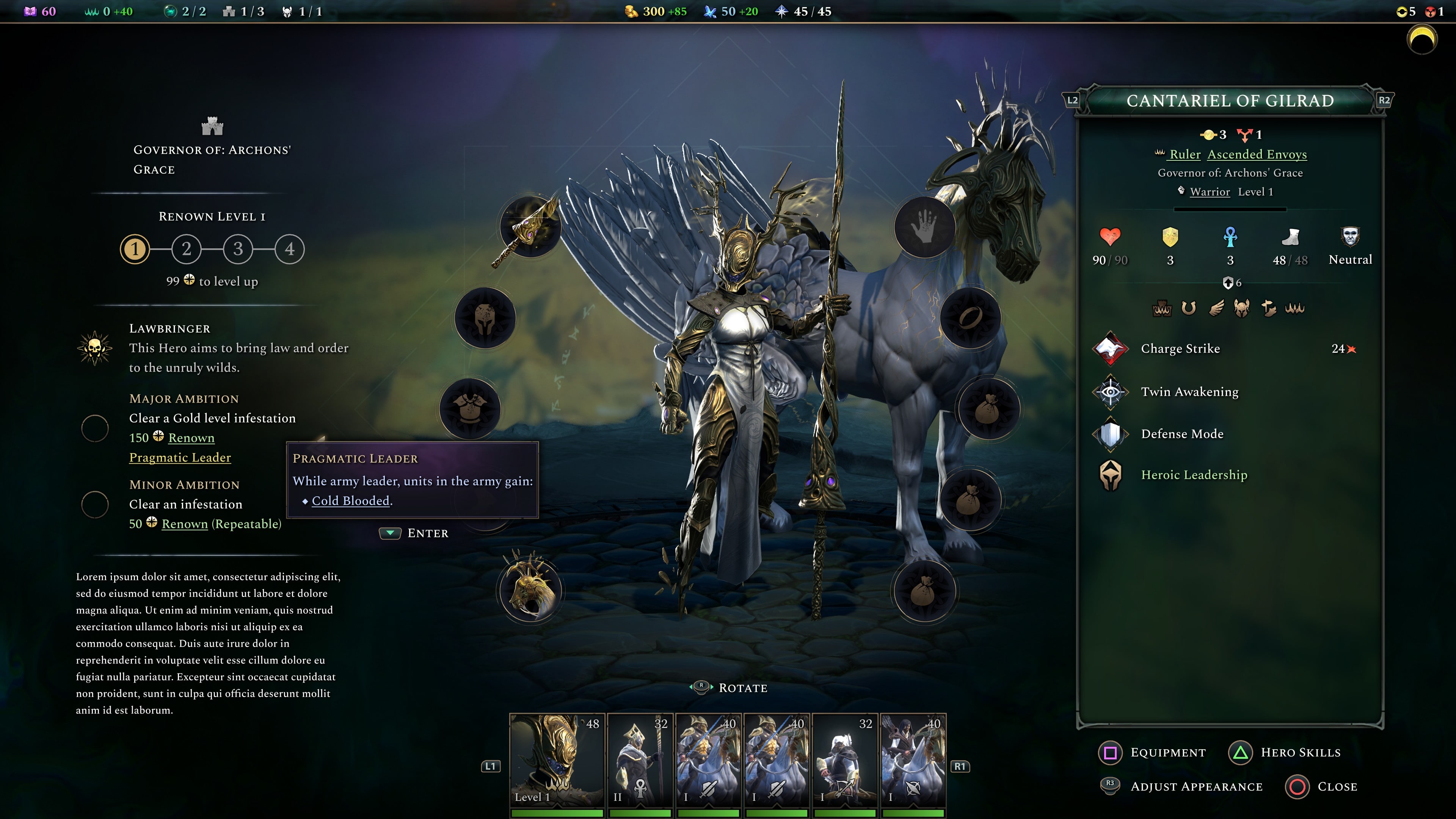Select the Major Ambition completion circle
Screen dimensions: 1456x819
click(x=96, y=428)
